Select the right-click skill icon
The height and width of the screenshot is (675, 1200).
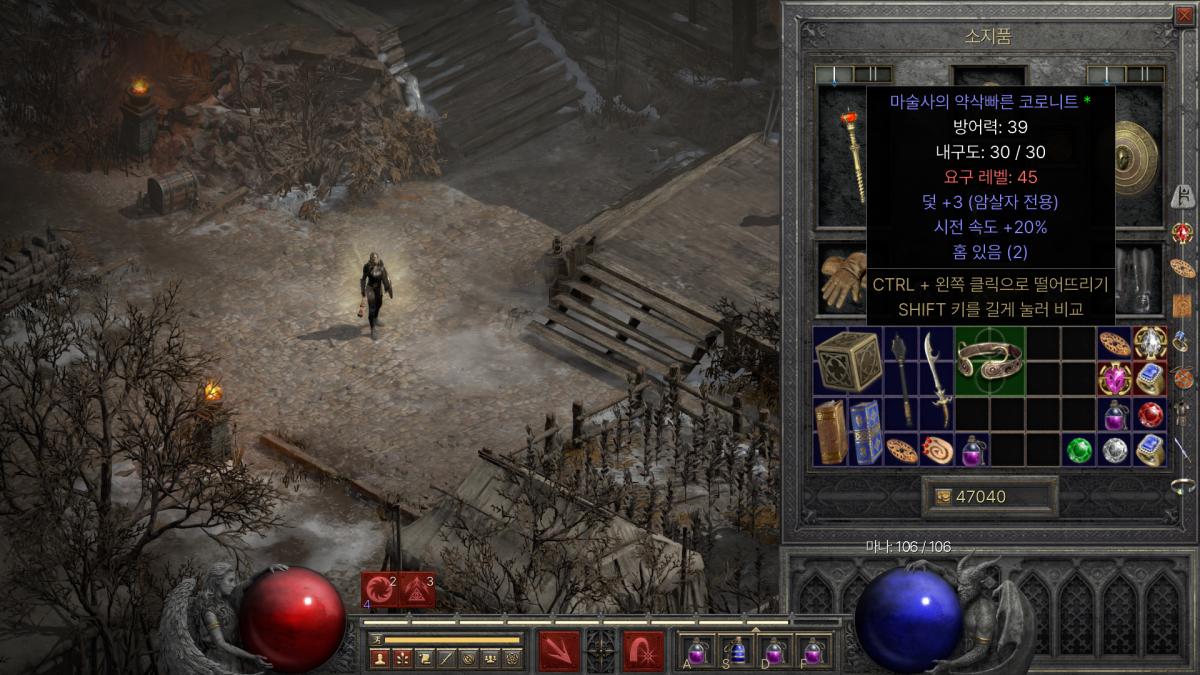tap(644, 650)
